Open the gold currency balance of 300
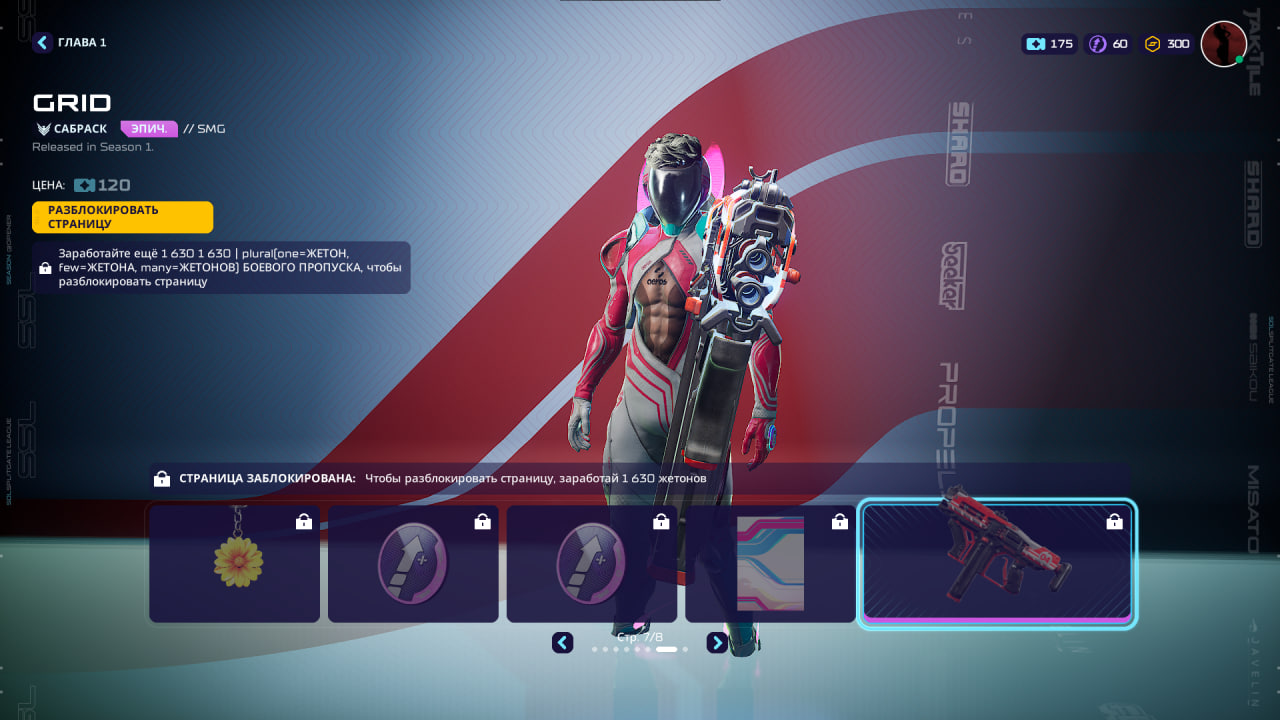 (x=1168, y=44)
